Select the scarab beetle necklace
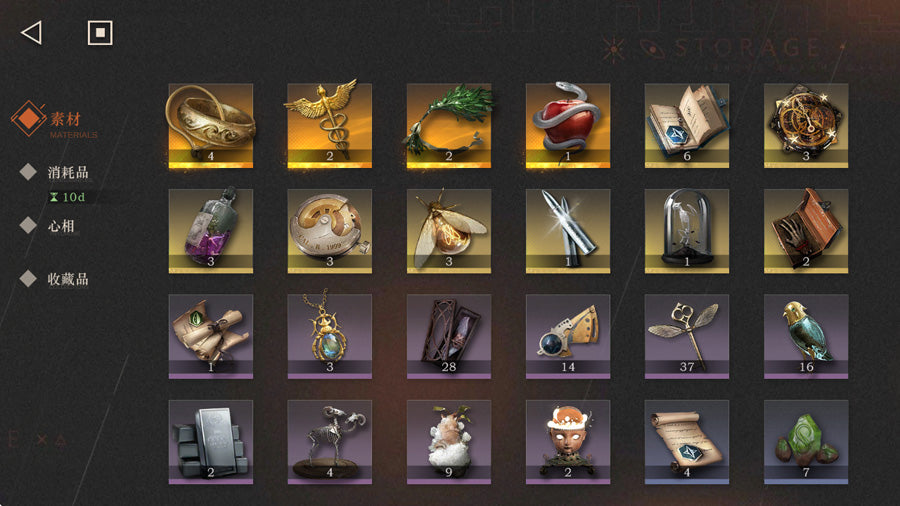This screenshot has height=506, width=900. pos(330,336)
